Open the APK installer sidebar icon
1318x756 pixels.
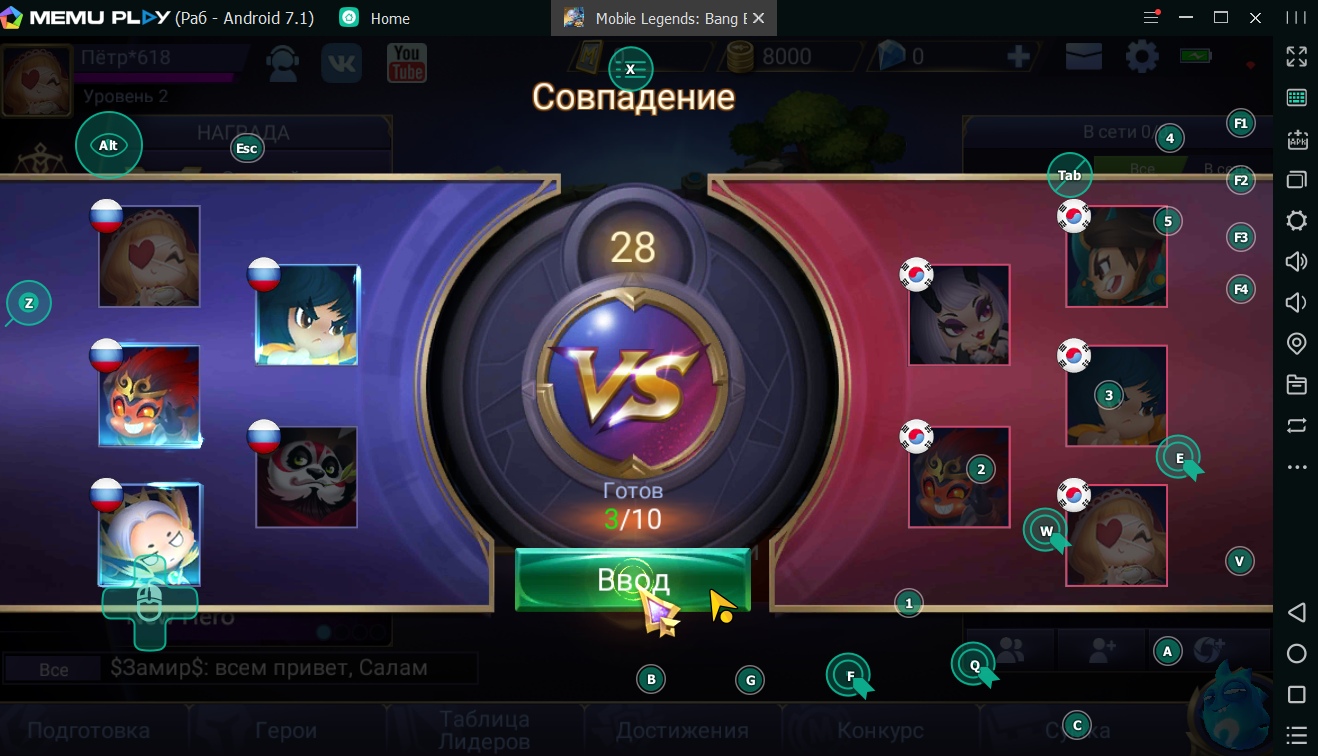(x=1296, y=142)
